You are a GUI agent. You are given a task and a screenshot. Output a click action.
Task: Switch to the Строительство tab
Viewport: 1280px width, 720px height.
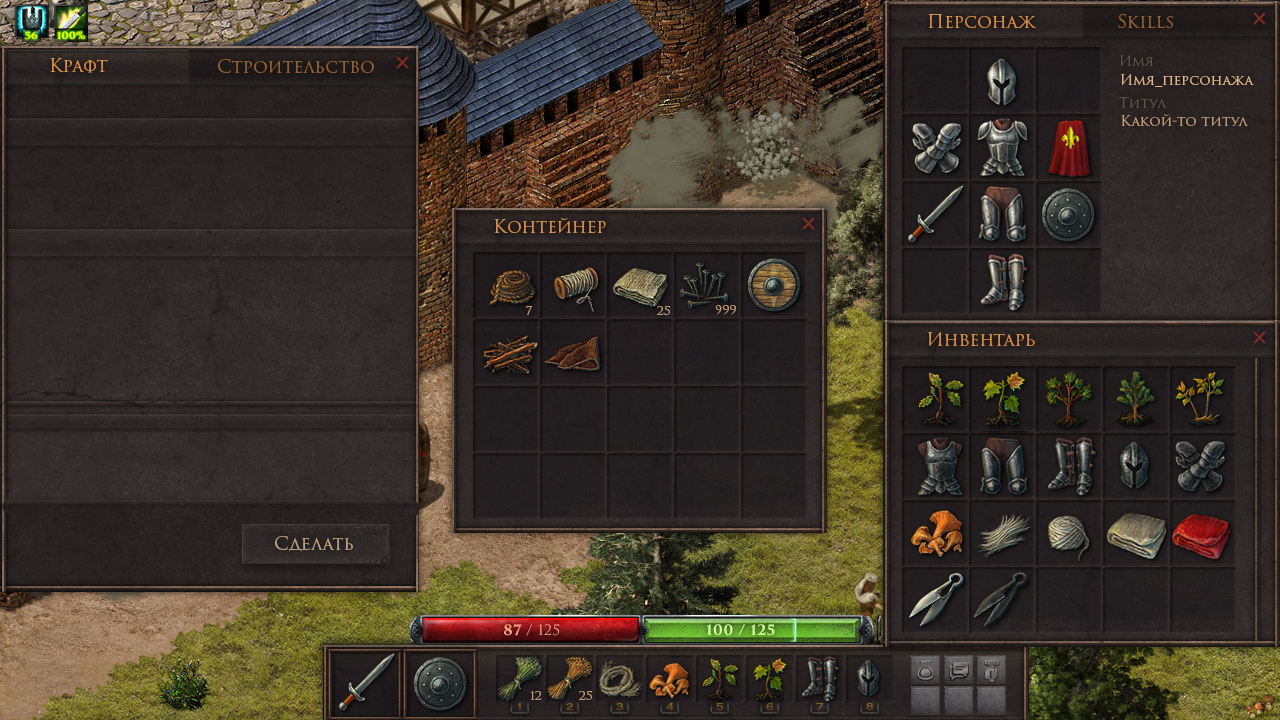point(295,67)
